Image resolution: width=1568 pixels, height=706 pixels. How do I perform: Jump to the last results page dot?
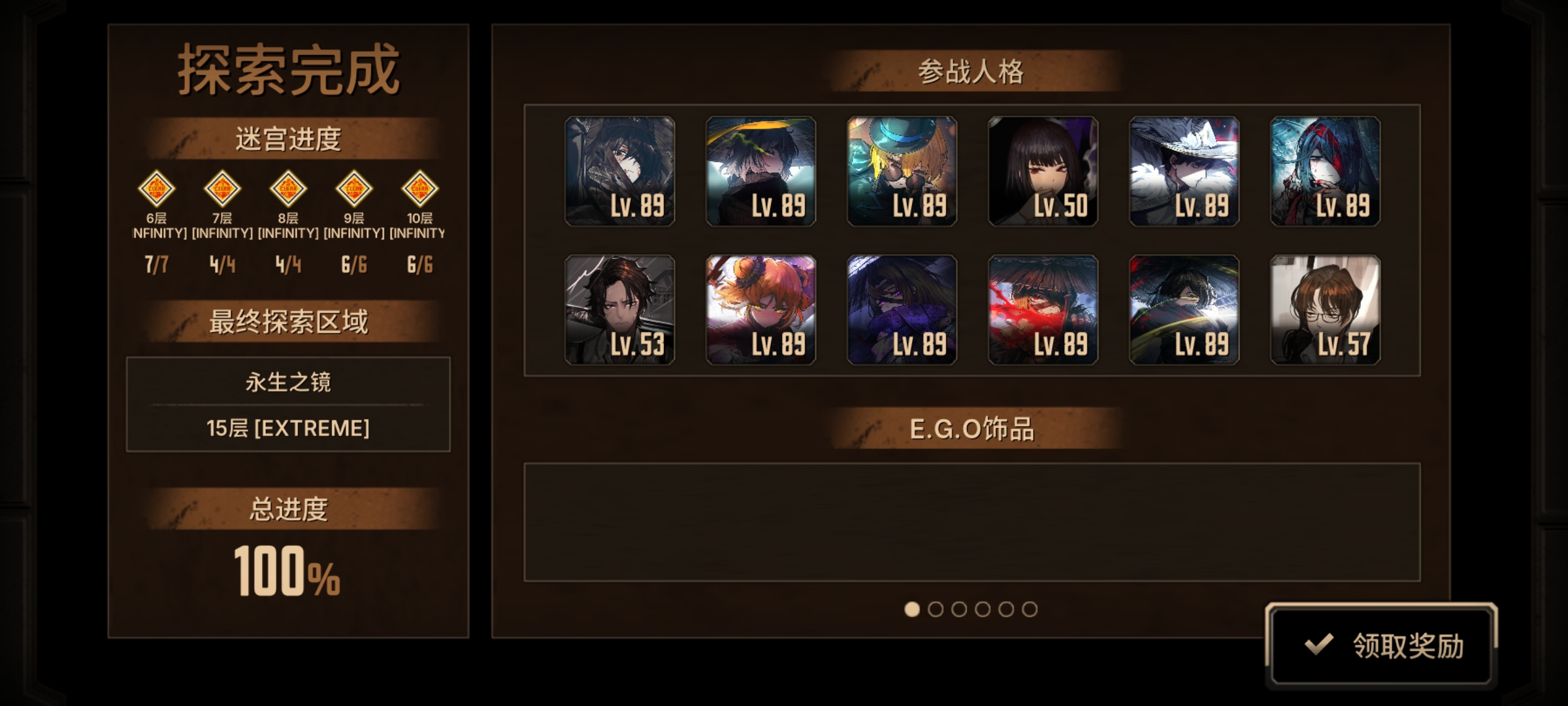click(x=1030, y=609)
